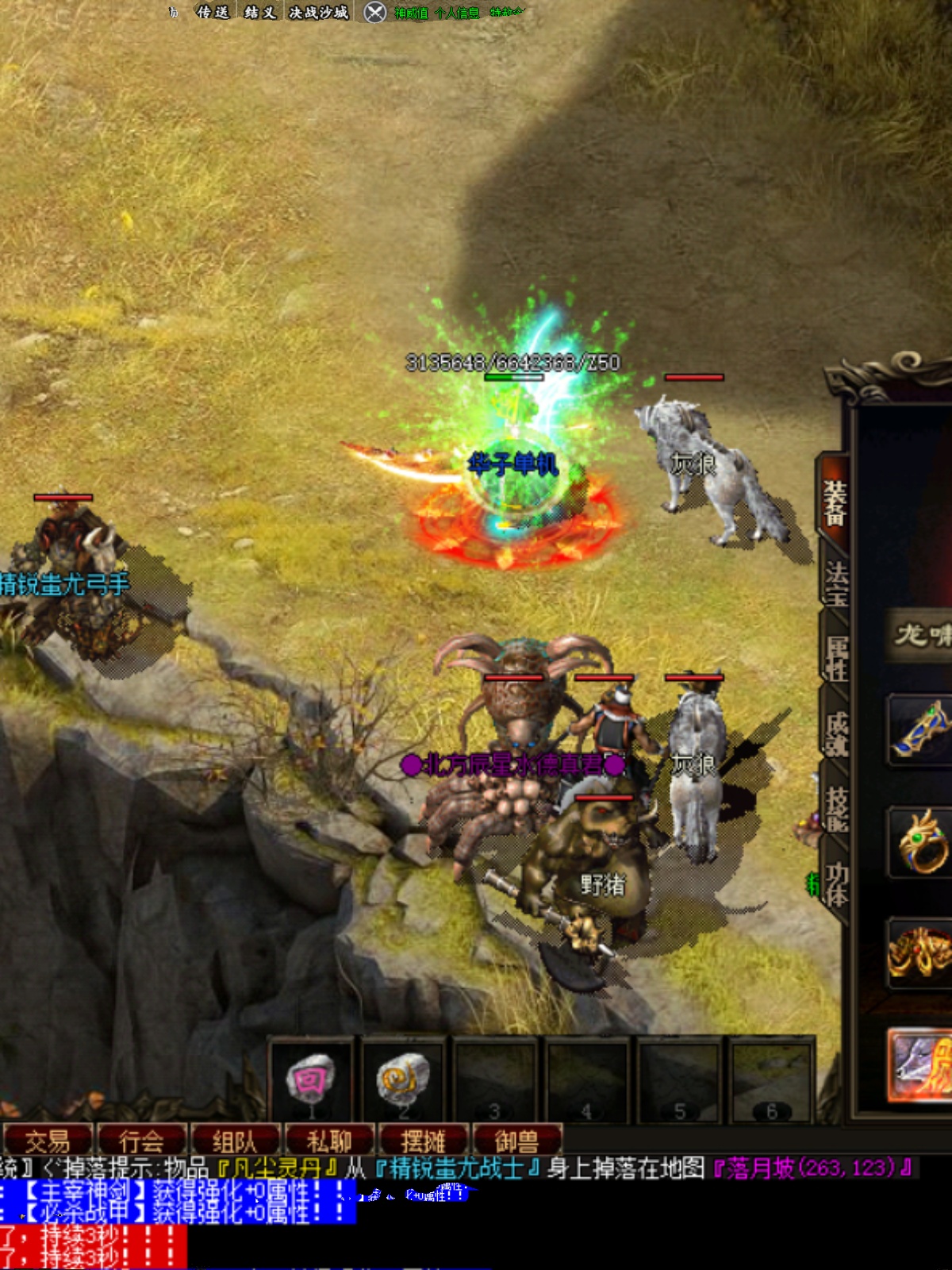952x1270 pixels.
Task: Open the 传送 teleport menu
Action: click(213, 12)
